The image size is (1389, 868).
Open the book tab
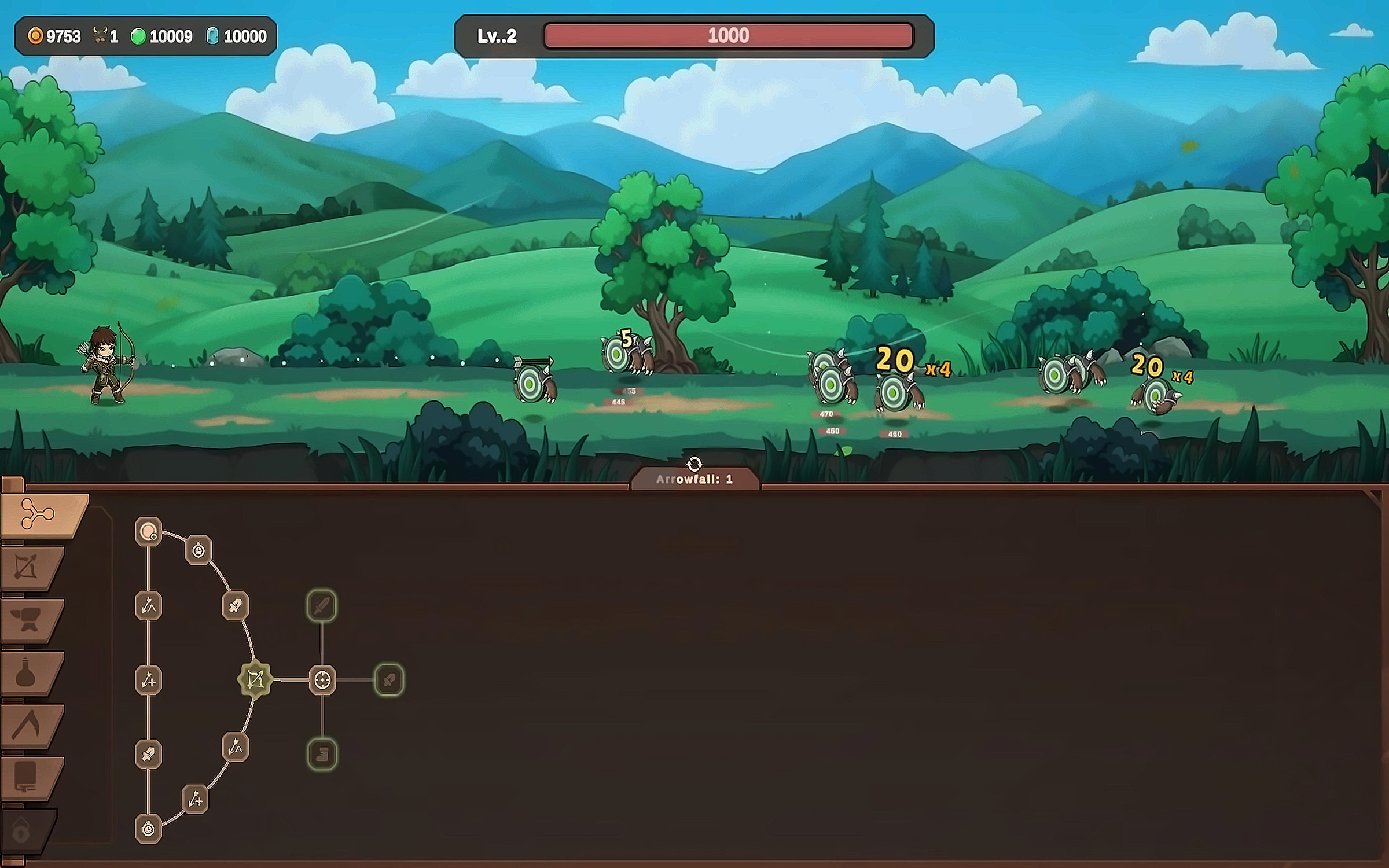click(26, 777)
